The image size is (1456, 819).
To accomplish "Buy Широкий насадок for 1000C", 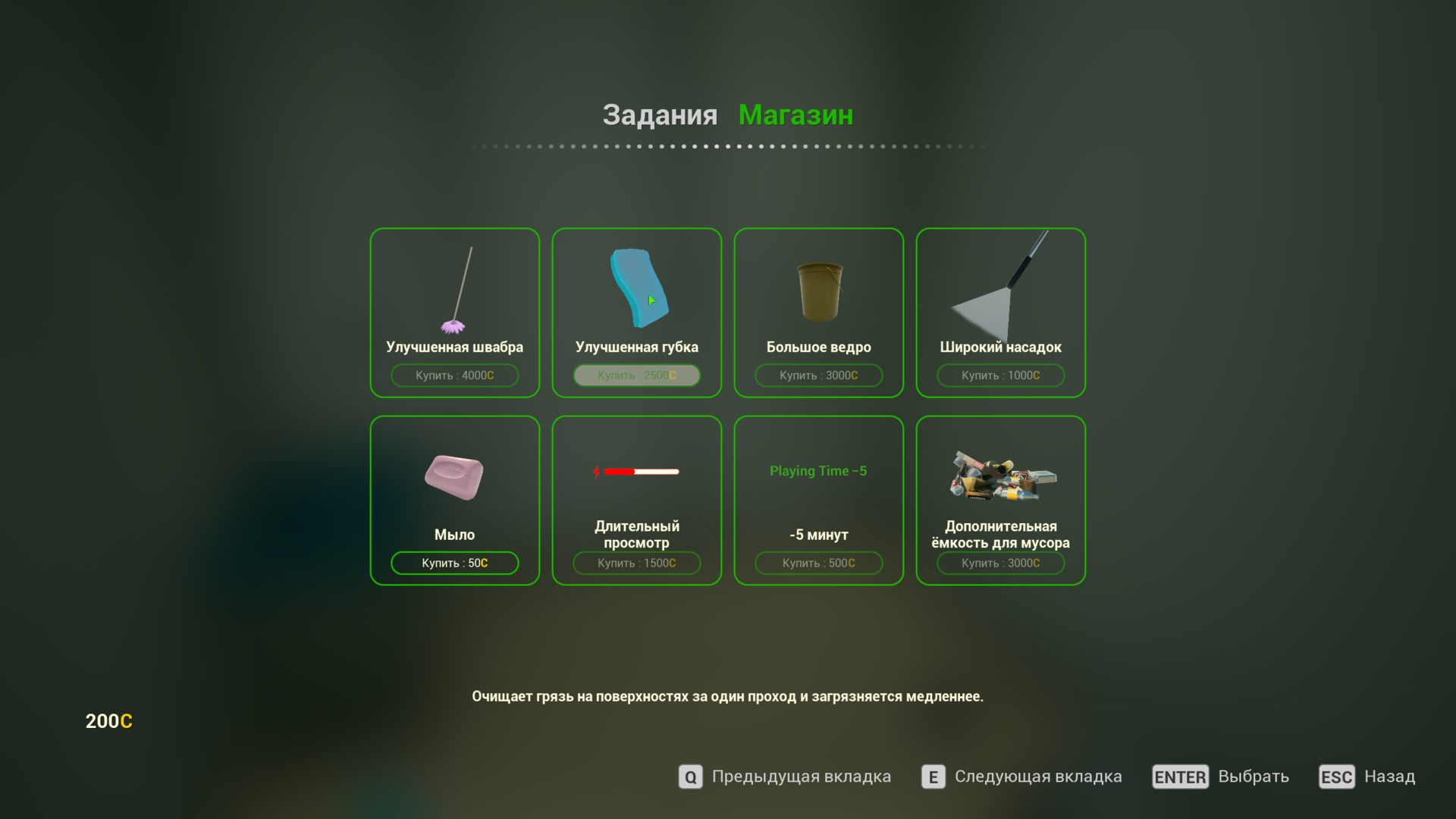I will [x=1001, y=375].
